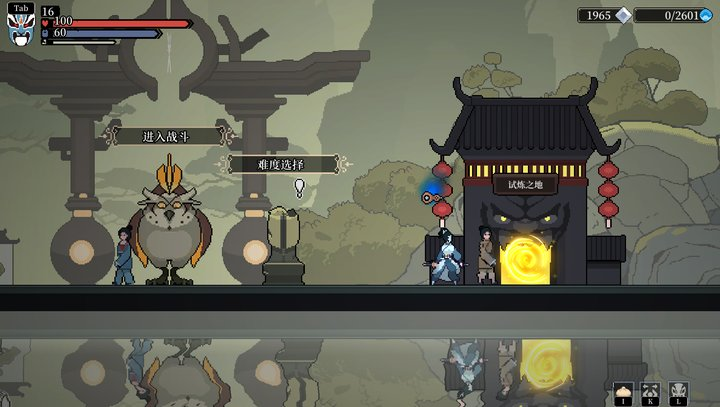
Task: Open the 难度选择 difficulty prompt
Action: point(281,164)
